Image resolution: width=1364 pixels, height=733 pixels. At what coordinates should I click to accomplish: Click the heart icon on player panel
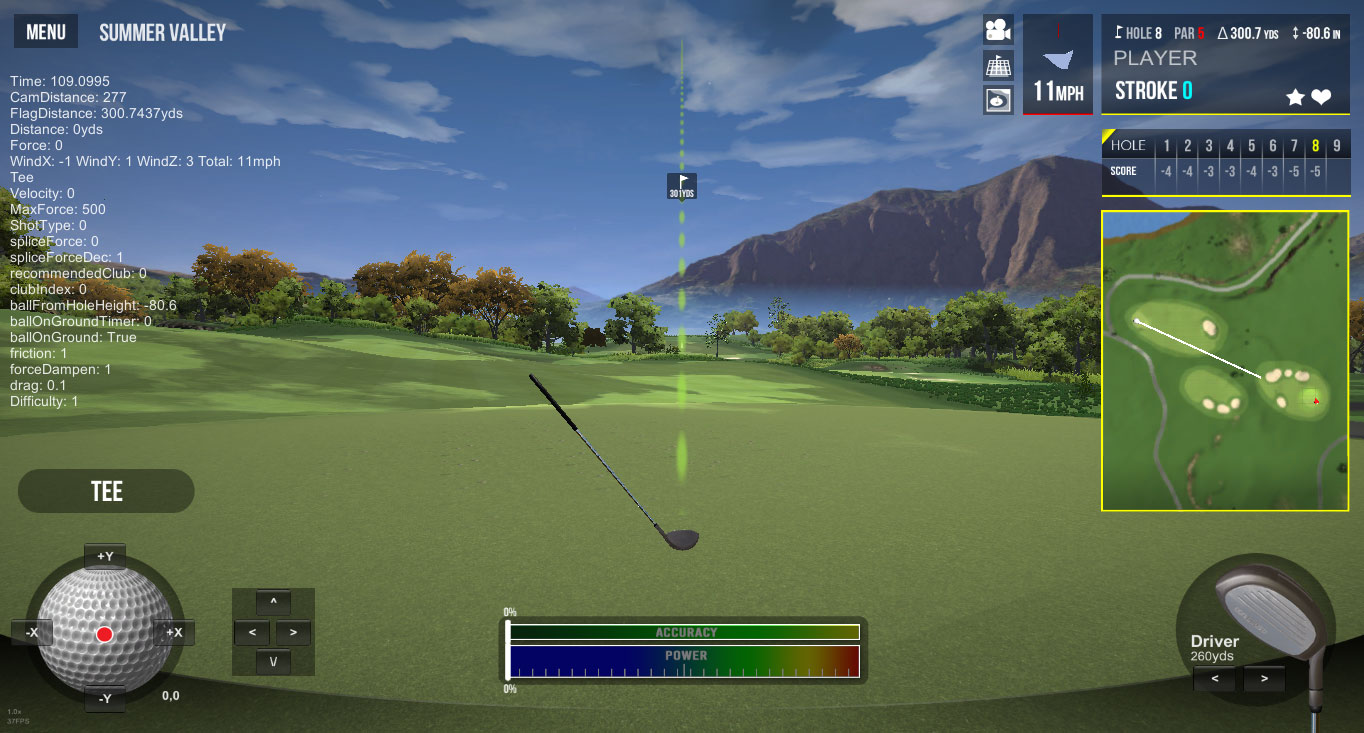1321,97
